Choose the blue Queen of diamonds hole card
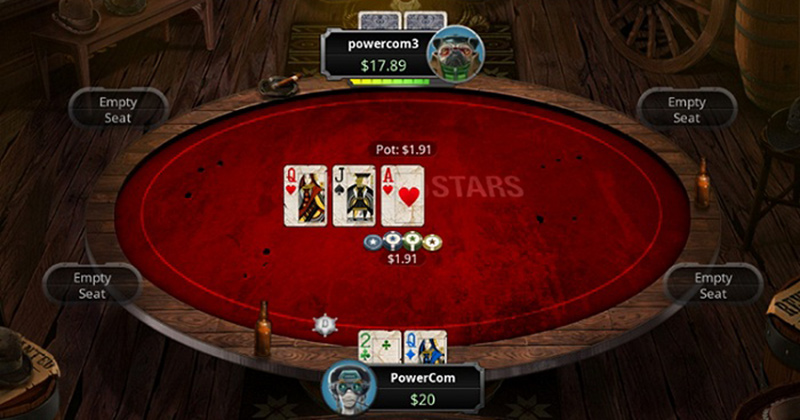This screenshot has width=800, height=420. click(424, 346)
